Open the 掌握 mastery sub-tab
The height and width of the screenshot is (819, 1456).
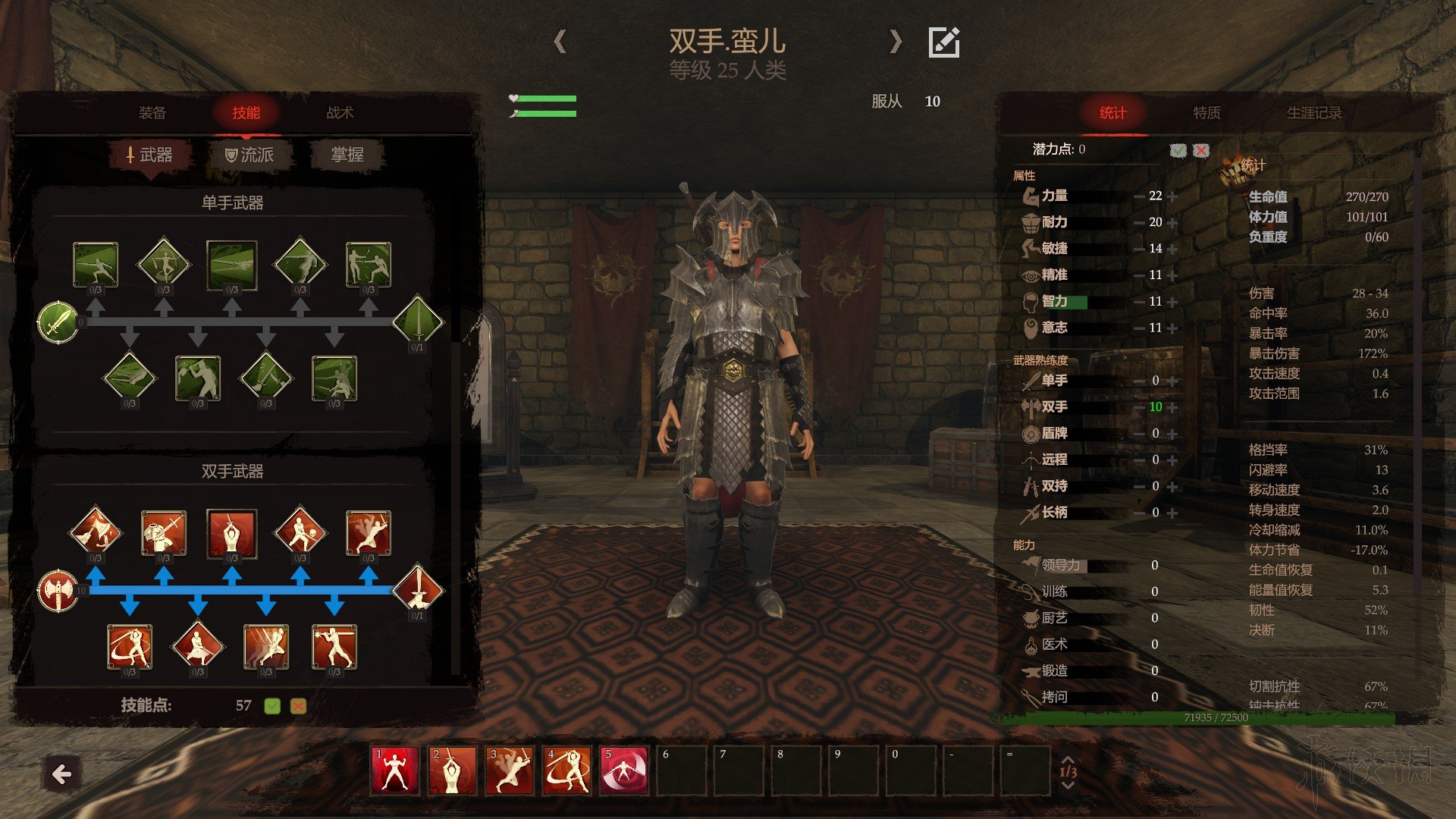point(347,155)
